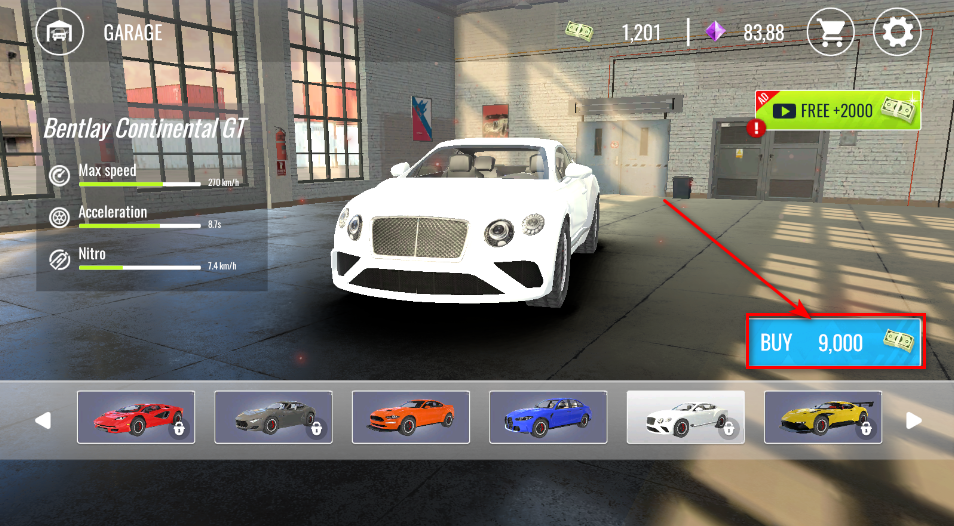Open the shopping cart store
954x526 pixels.
pyautogui.click(x=830, y=32)
